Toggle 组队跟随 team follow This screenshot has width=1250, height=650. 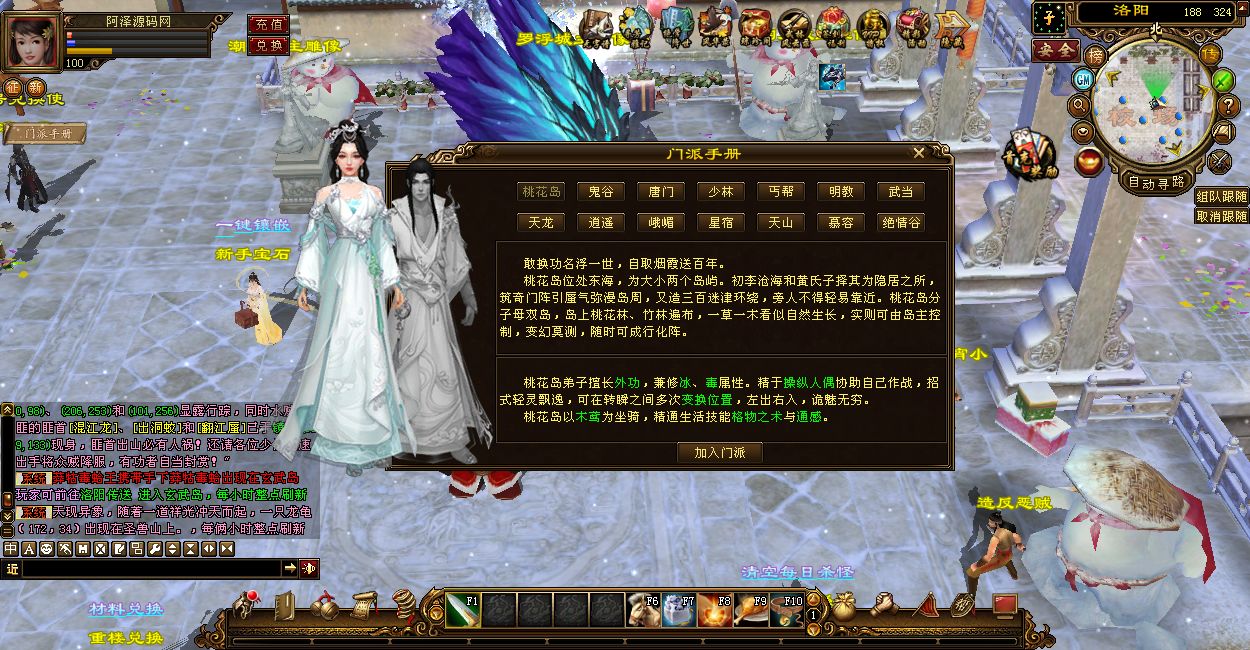point(1221,198)
